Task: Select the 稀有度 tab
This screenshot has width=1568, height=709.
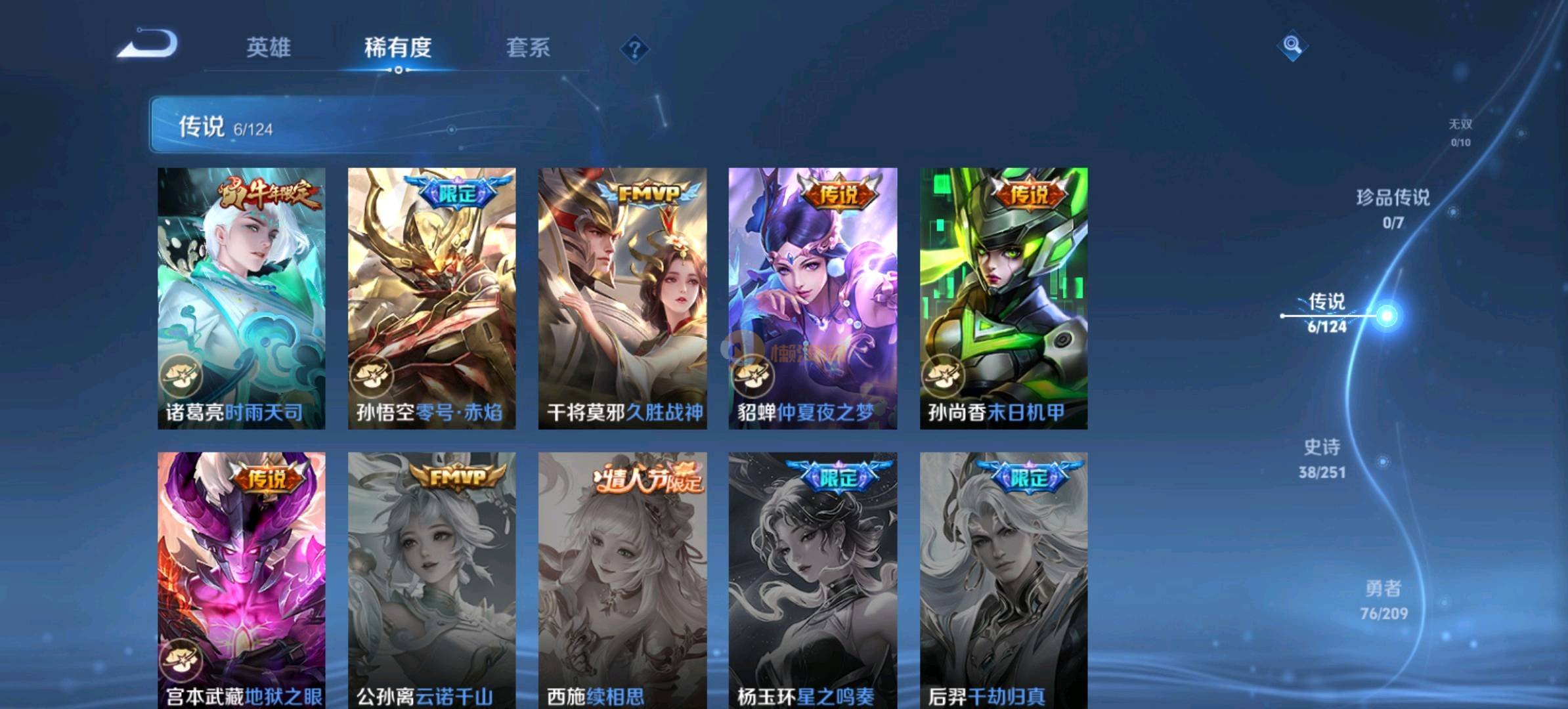Action: click(398, 47)
